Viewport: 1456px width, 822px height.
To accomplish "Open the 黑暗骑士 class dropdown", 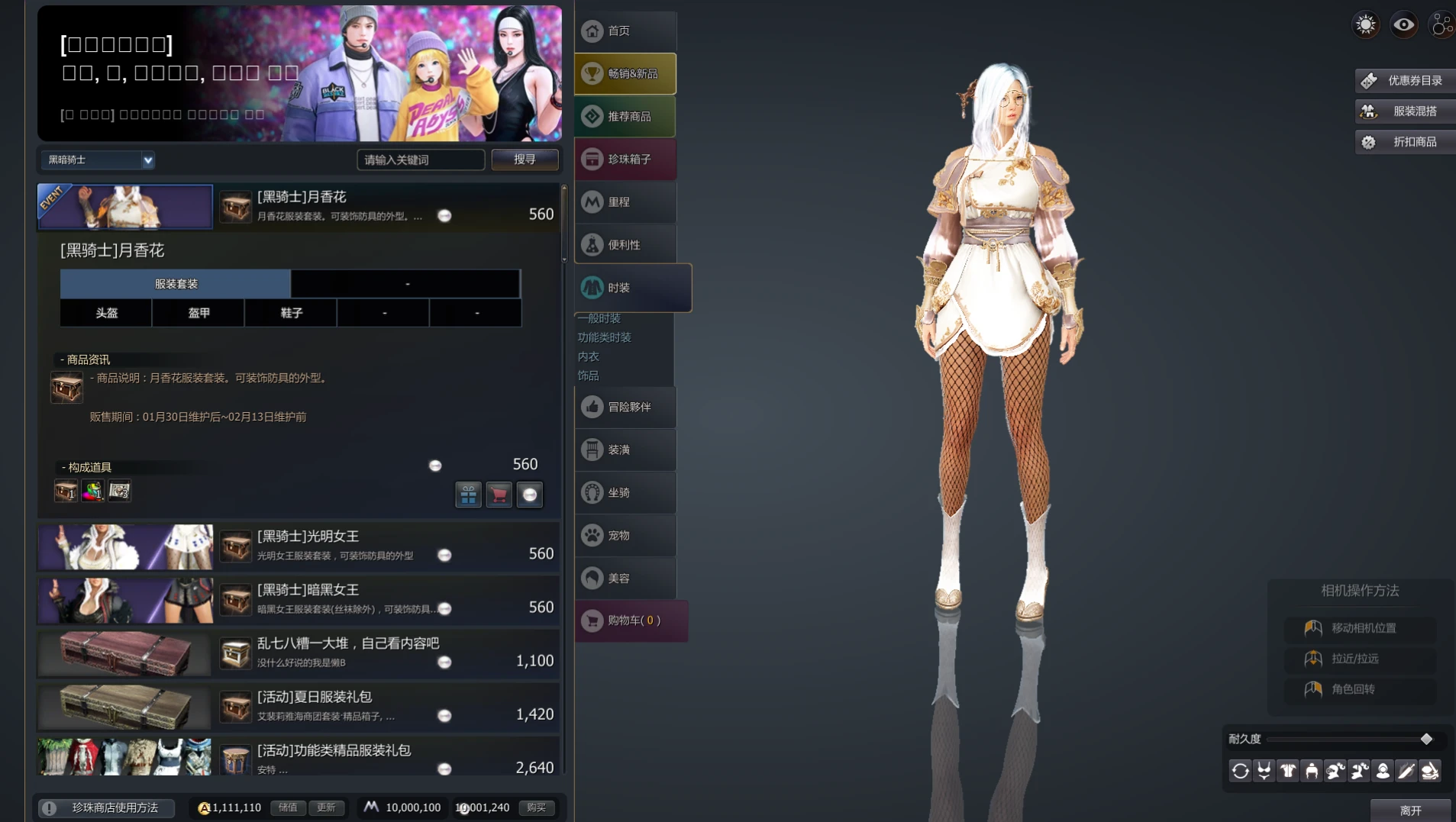I will (98, 160).
